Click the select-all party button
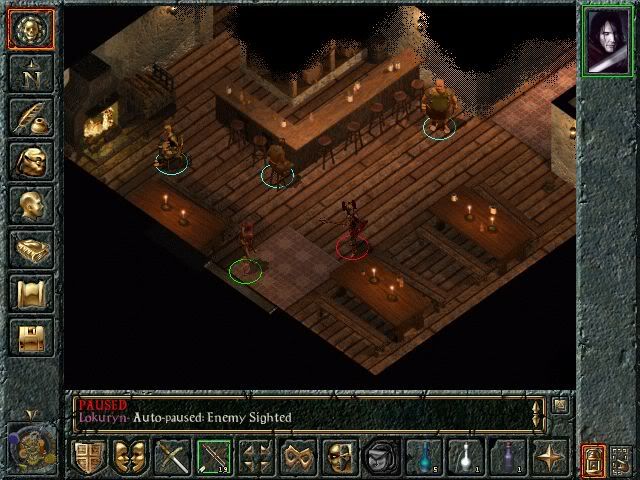The height and width of the screenshot is (480, 640). pyautogui.click(x=622, y=460)
